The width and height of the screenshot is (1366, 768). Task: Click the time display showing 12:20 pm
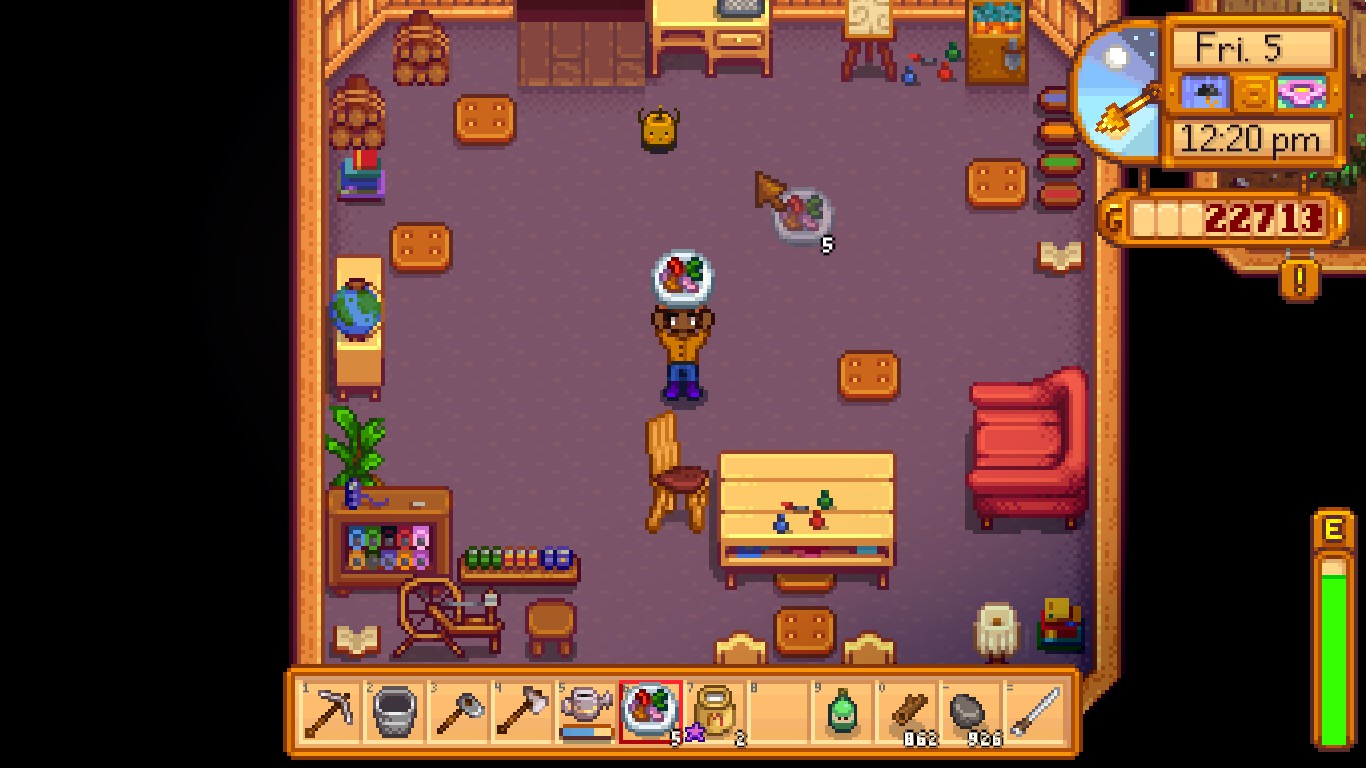1251,140
